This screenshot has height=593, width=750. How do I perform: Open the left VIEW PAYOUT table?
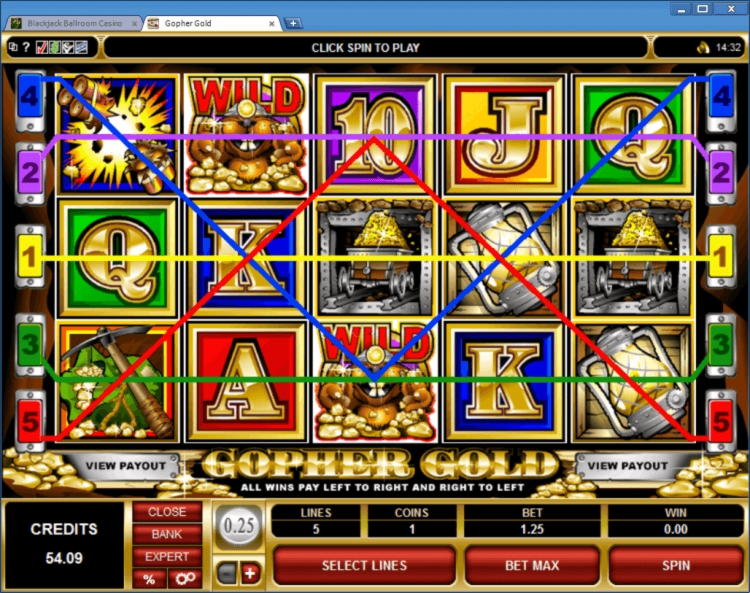pos(124,466)
